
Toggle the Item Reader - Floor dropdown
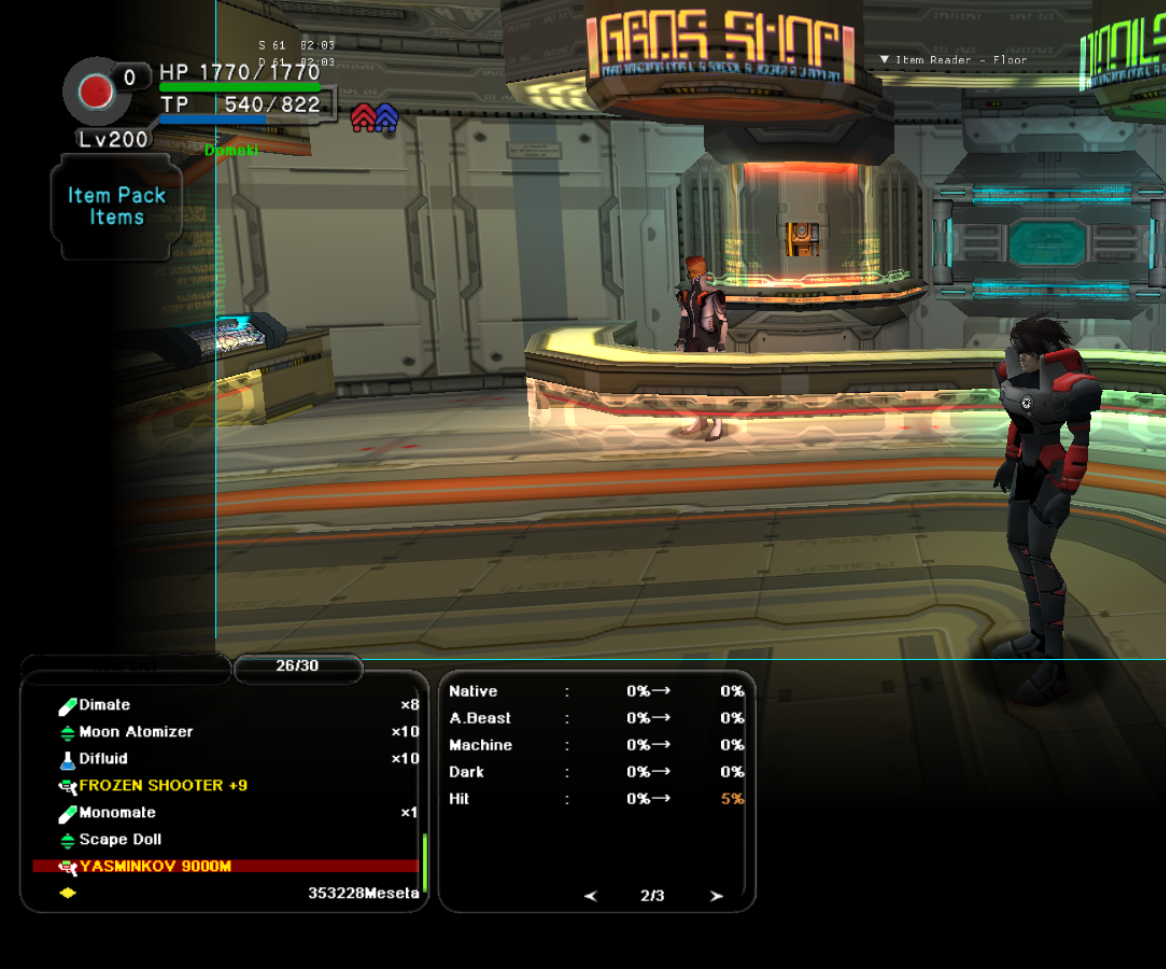[953, 60]
